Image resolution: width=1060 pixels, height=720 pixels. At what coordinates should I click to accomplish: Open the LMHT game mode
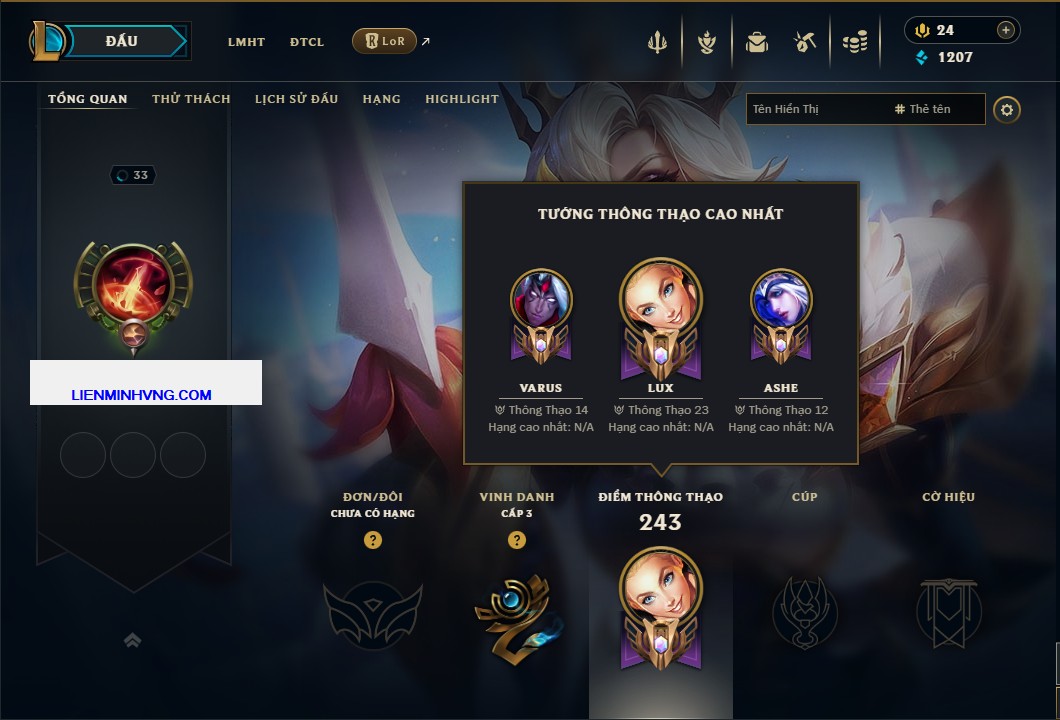(x=246, y=42)
